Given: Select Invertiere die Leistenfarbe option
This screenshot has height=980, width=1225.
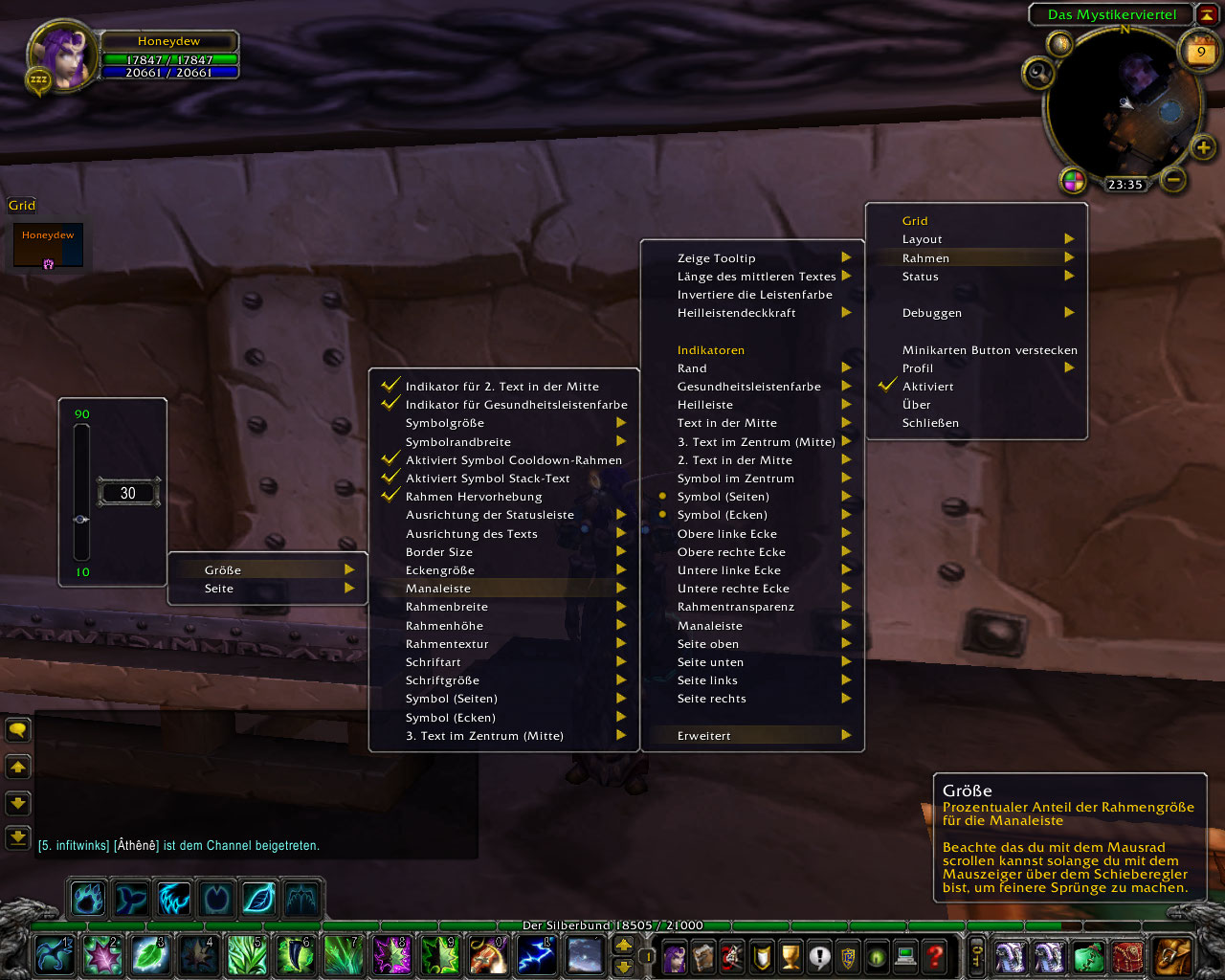Looking at the screenshot, I should tap(755, 295).
